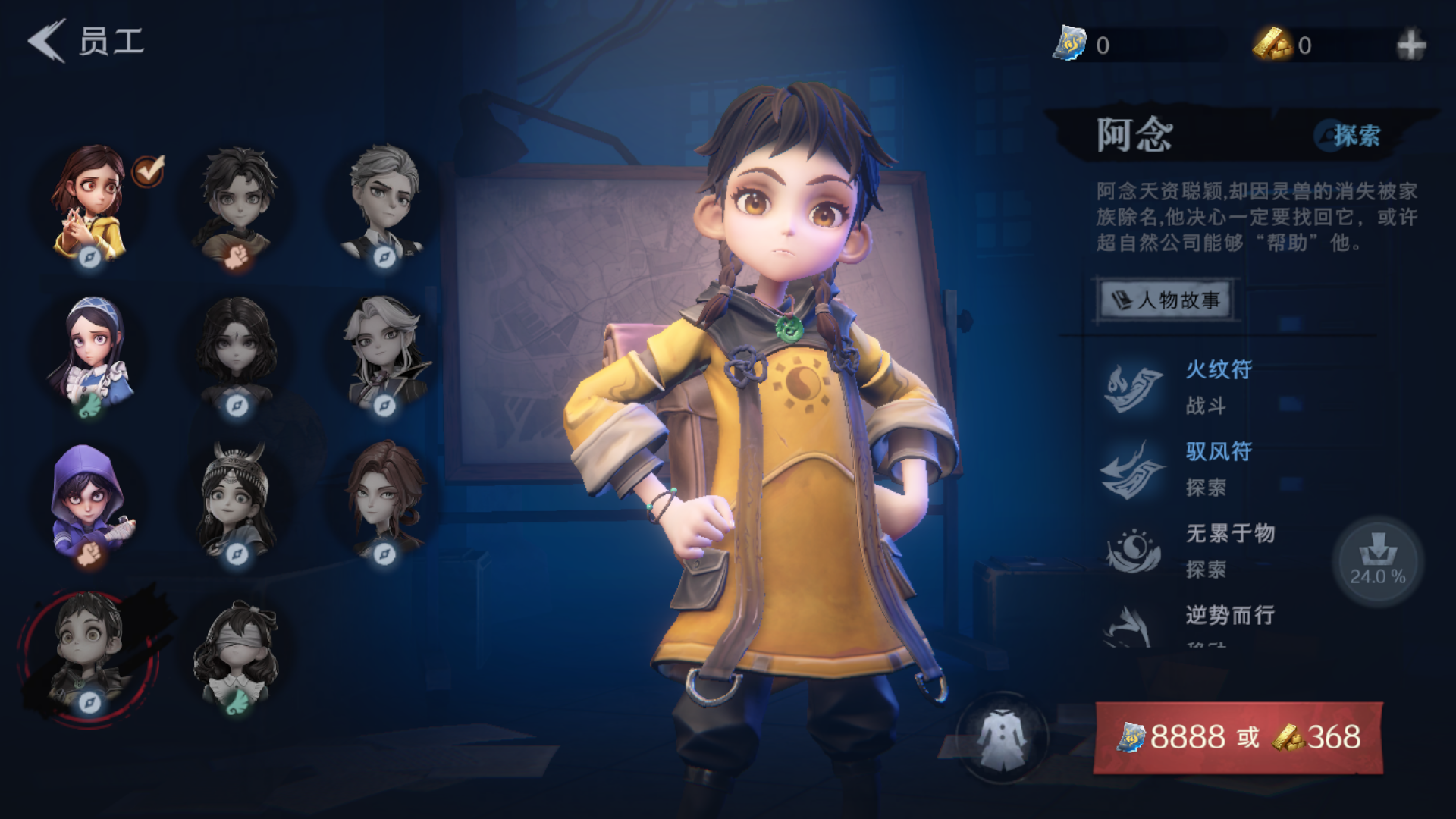View the 火纹符 combat skill

pos(1217,387)
